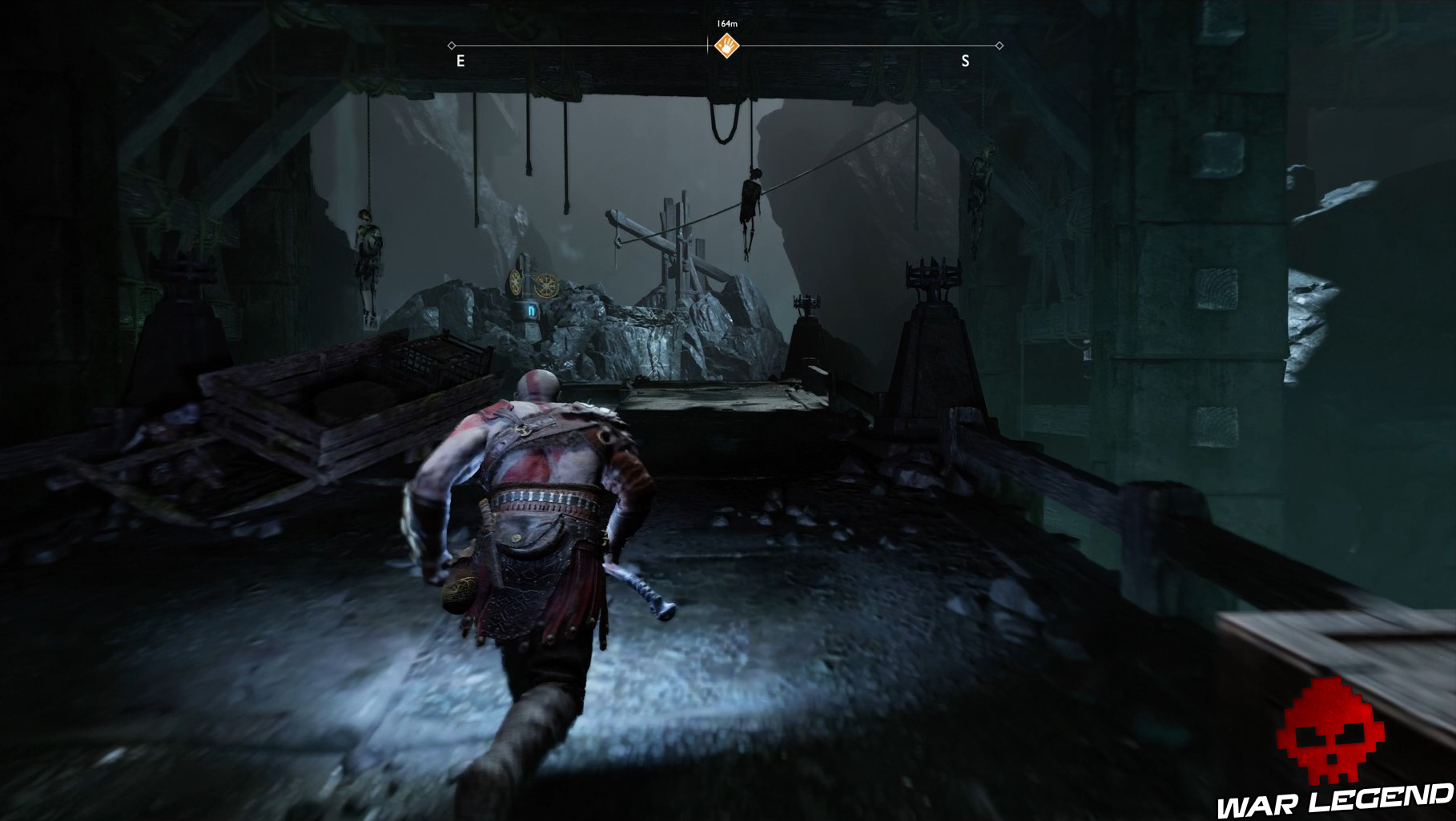Click the E compass direction marker

click(461, 60)
